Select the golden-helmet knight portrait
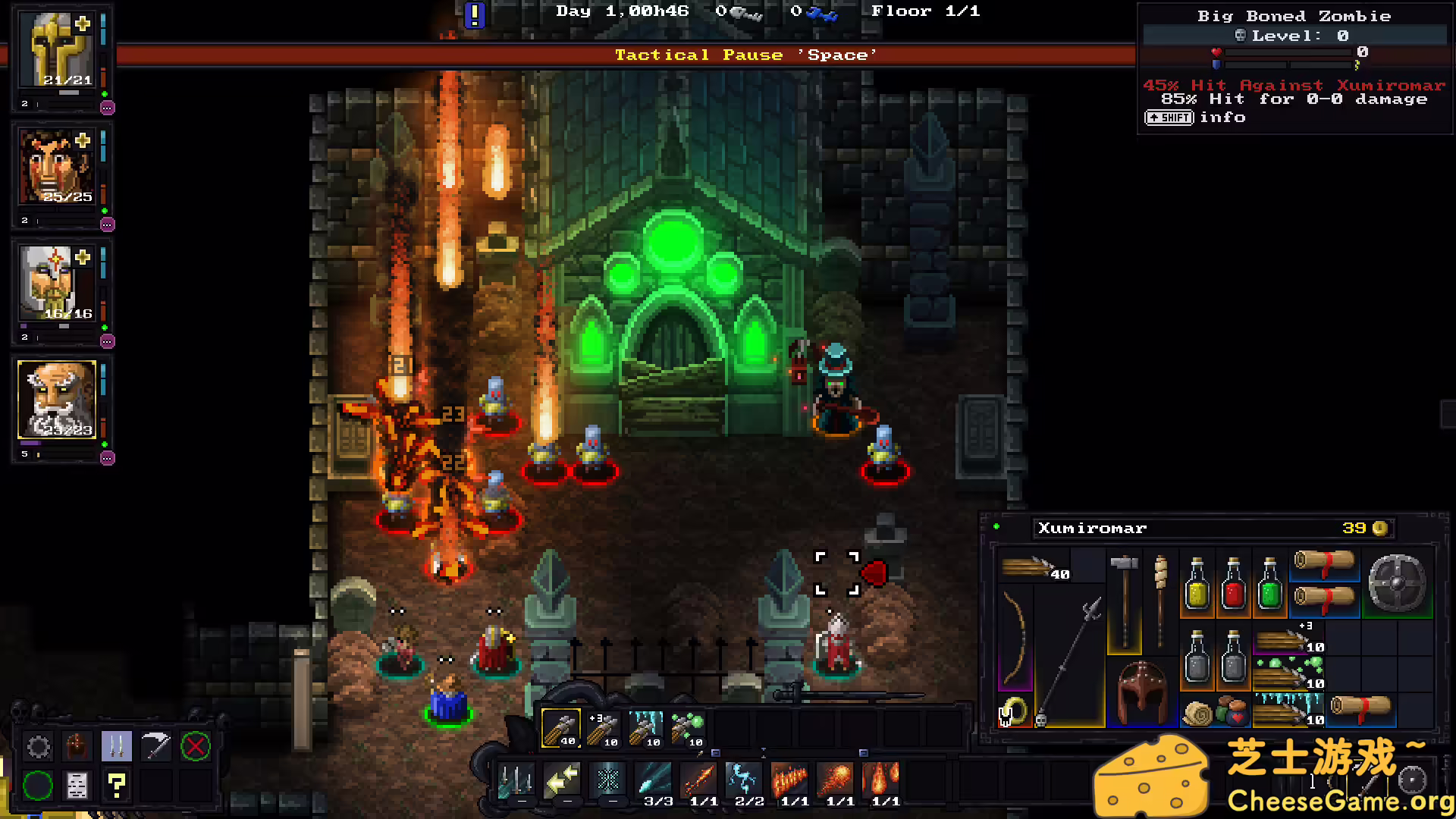 click(x=58, y=50)
